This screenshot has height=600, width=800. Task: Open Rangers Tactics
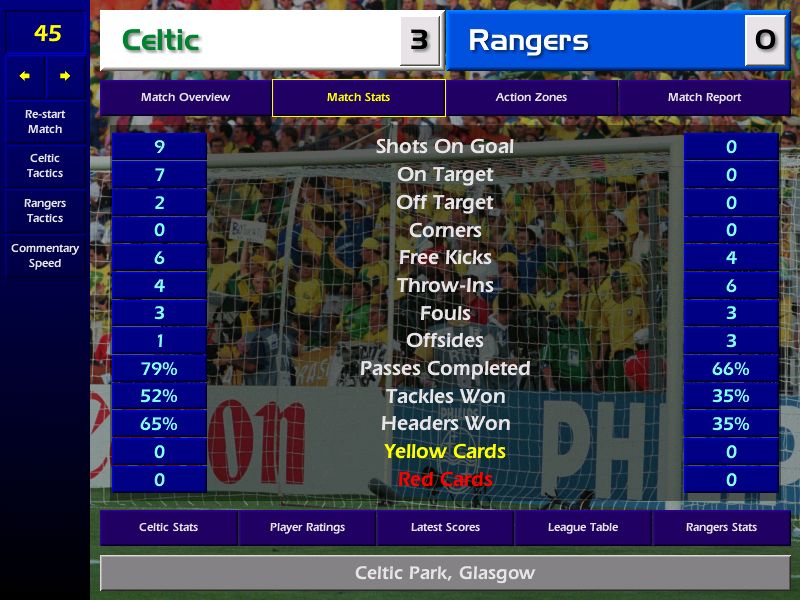(45, 211)
